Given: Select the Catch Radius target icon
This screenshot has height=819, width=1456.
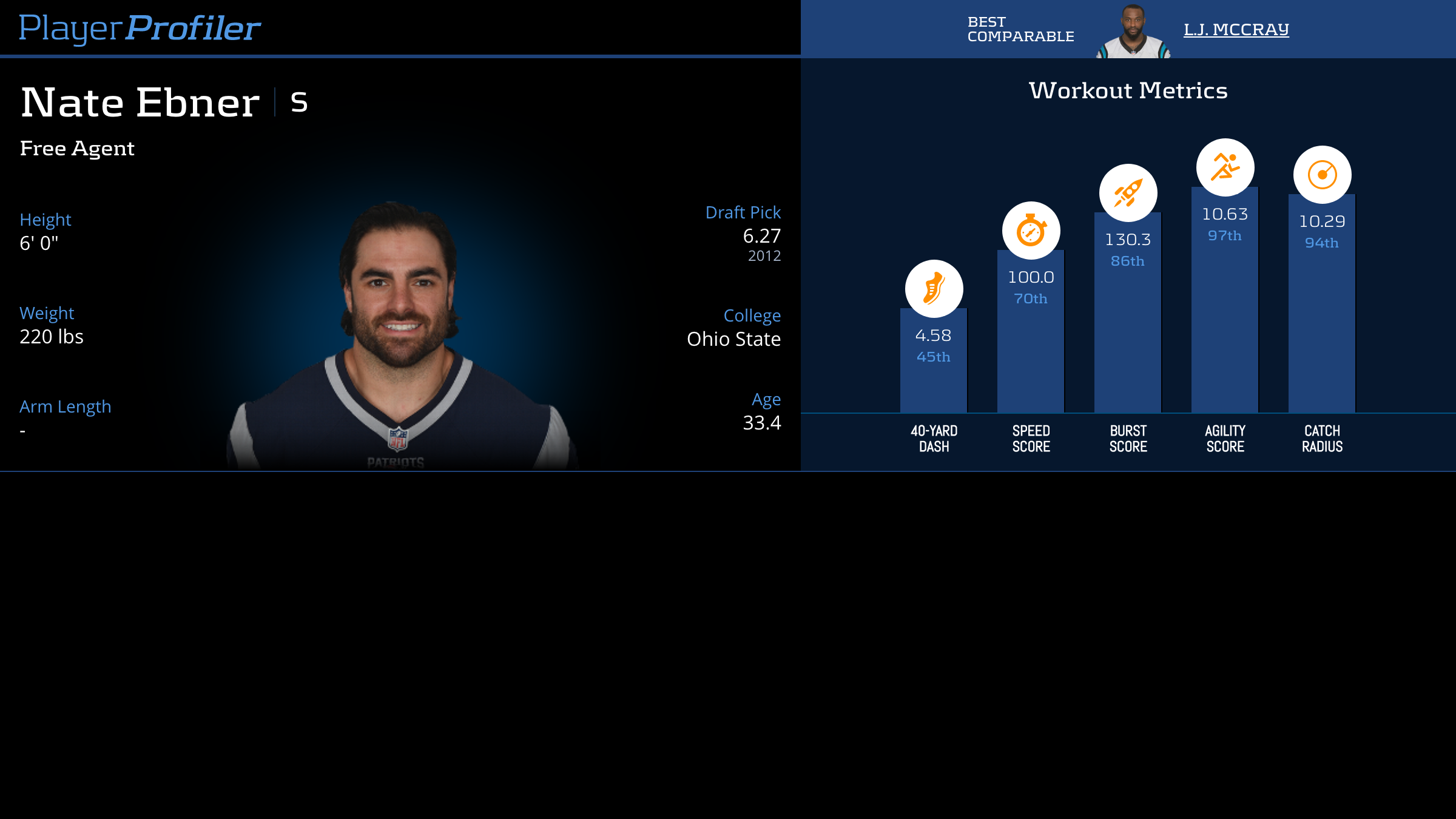Looking at the screenshot, I should point(1322,175).
